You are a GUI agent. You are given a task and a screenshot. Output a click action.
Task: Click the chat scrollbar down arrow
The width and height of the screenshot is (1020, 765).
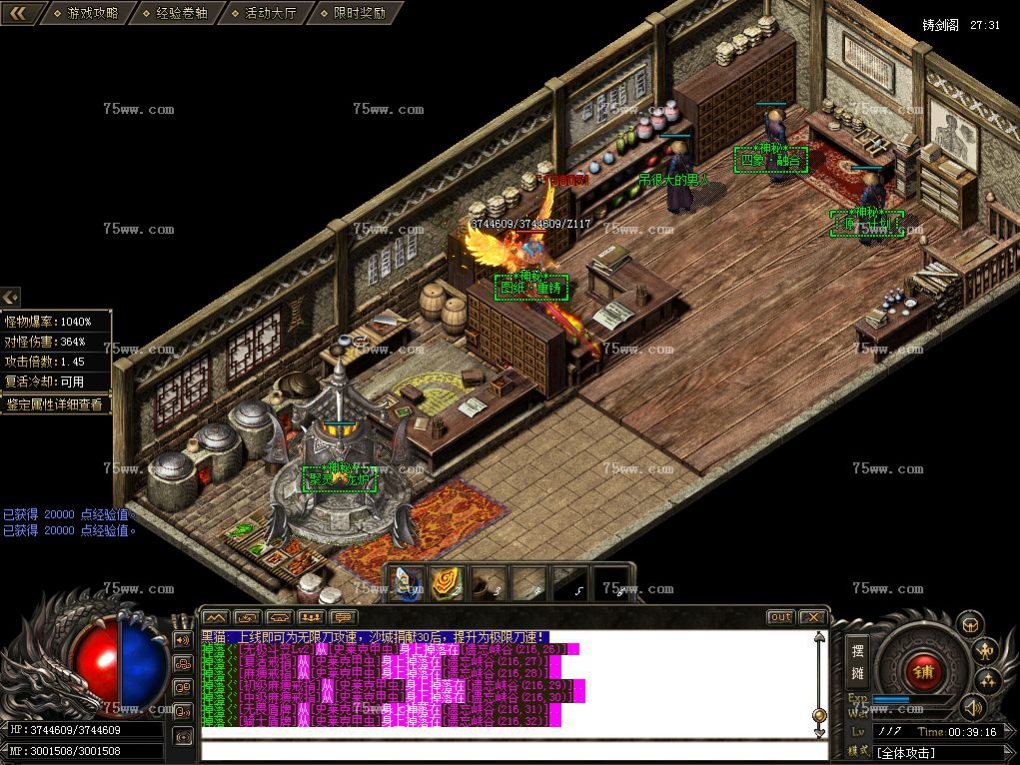pos(820,733)
